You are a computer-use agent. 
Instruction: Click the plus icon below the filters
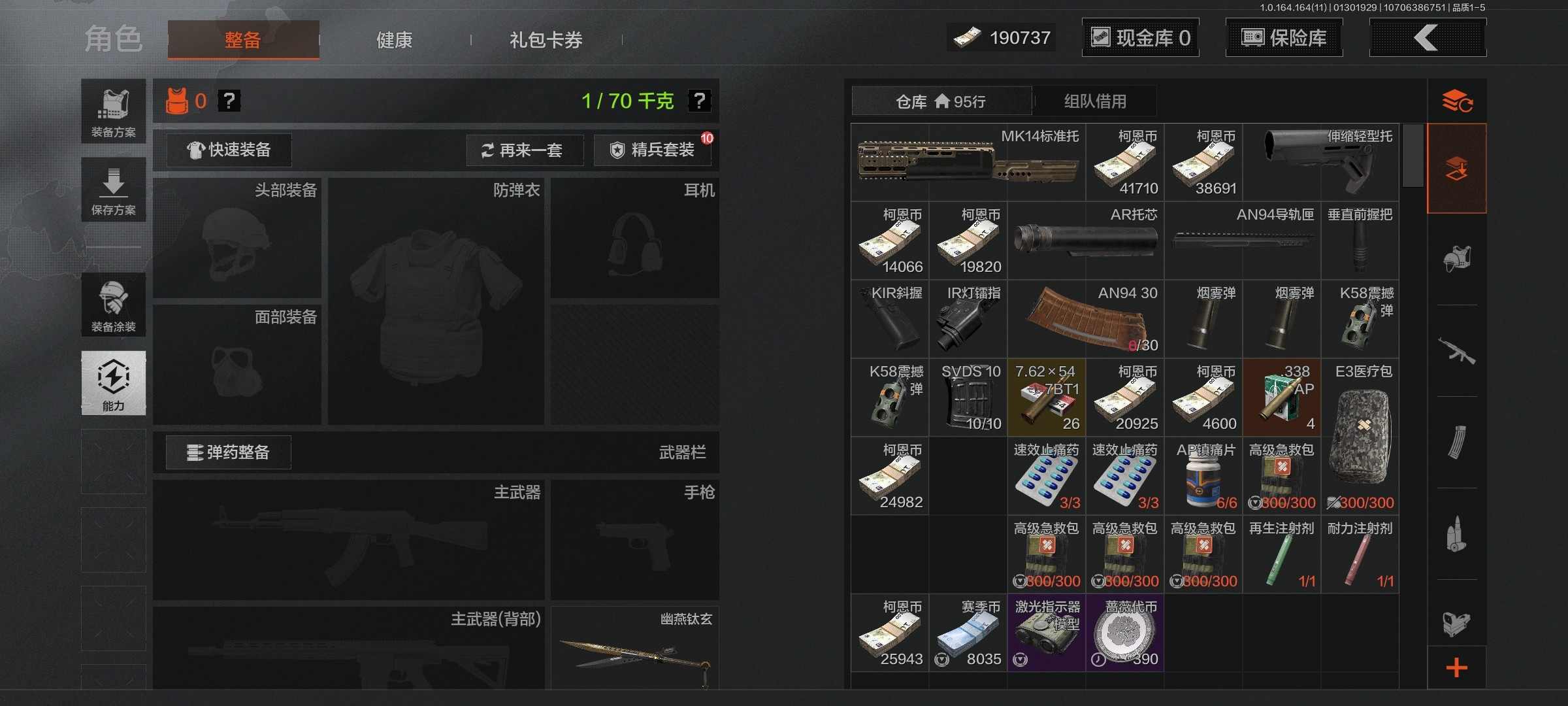[x=1457, y=667]
